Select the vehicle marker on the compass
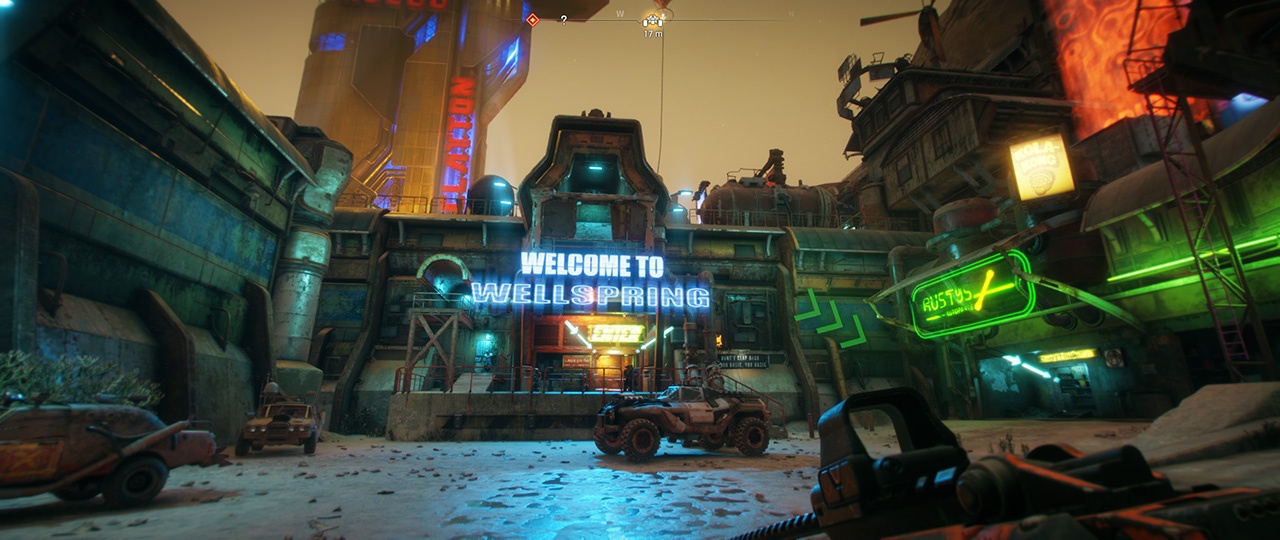Viewport: 1280px width, 540px height. pyautogui.click(x=654, y=19)
